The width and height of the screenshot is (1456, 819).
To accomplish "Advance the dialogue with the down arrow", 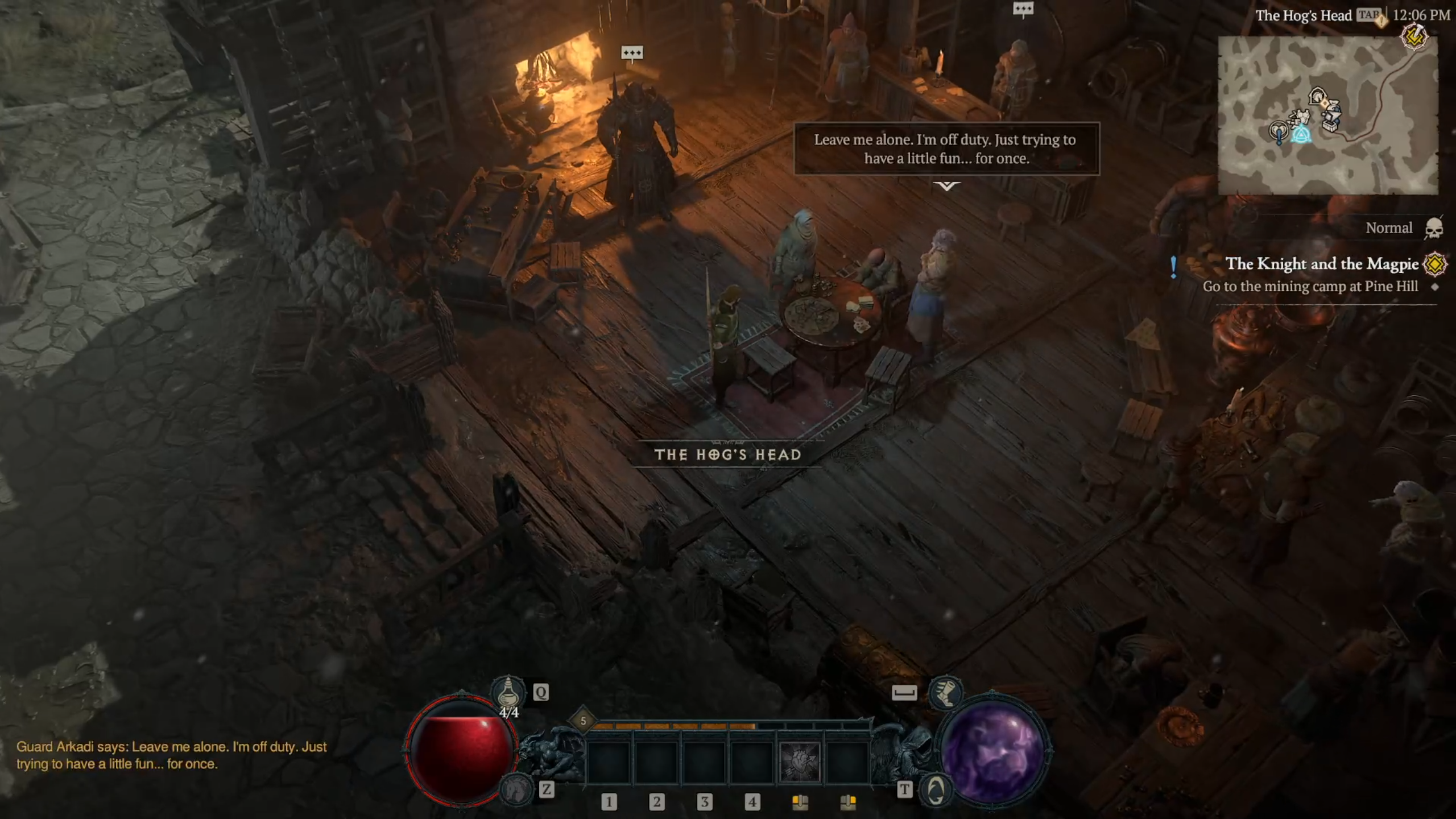I will (946, 186).
